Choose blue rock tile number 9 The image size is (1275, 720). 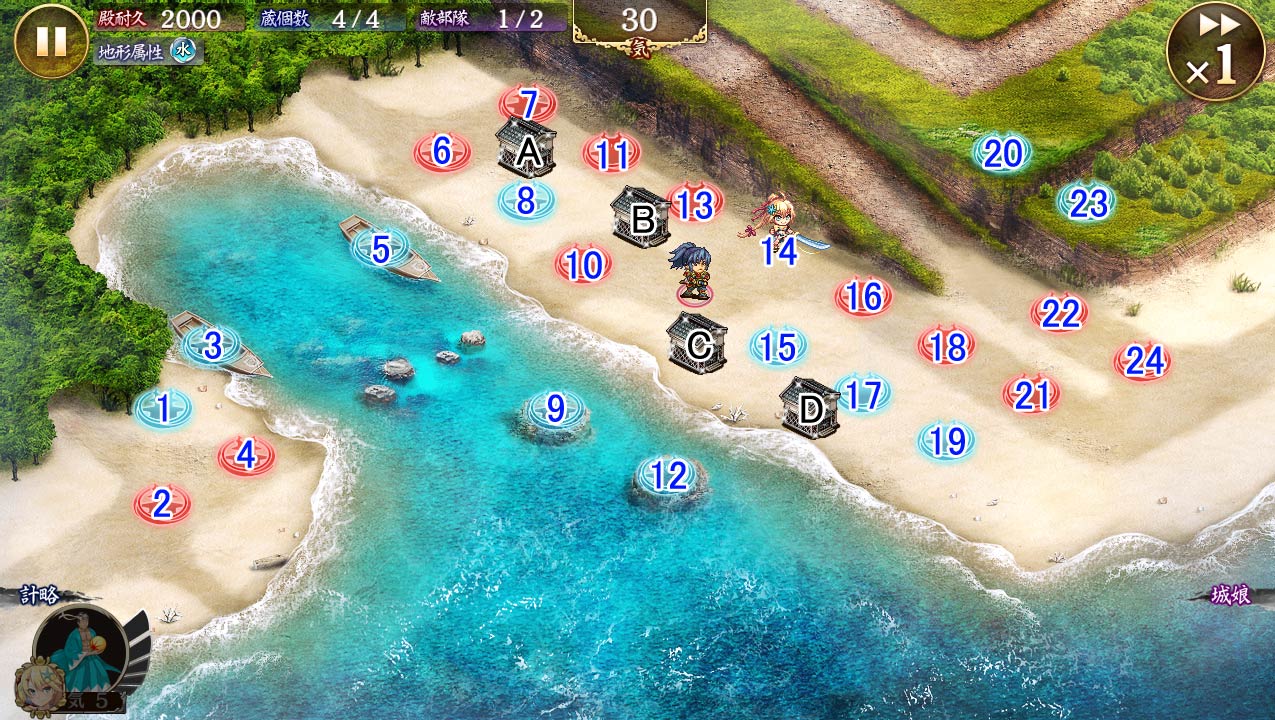pyautogui.click(x=554, y=409)
